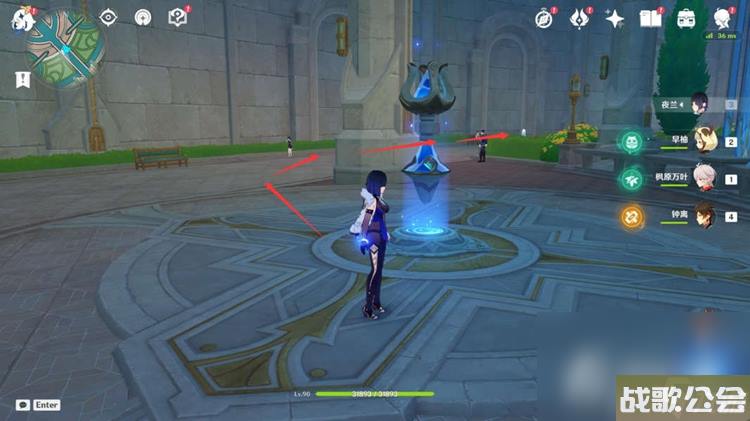This screenshot has width=750, height=421.
Task: Switch to party member 早柚
Action: pyautogui.click(x=701, y=141)
